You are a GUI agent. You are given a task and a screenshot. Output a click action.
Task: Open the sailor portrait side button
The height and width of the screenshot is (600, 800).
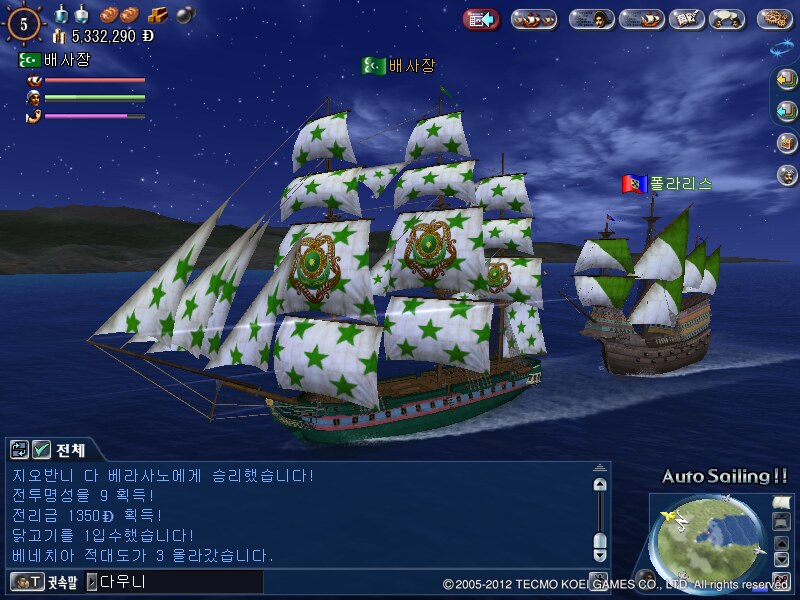(787, 175)
